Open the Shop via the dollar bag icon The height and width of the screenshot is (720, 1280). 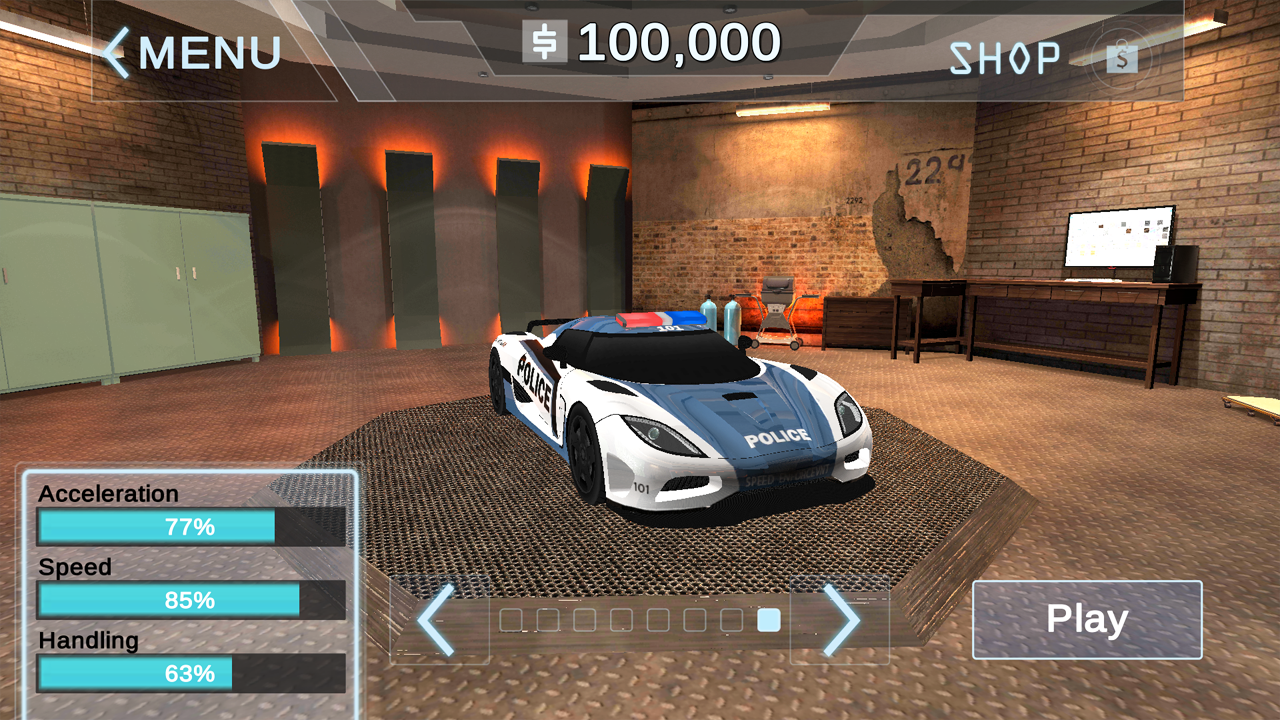click(1122, 57)
